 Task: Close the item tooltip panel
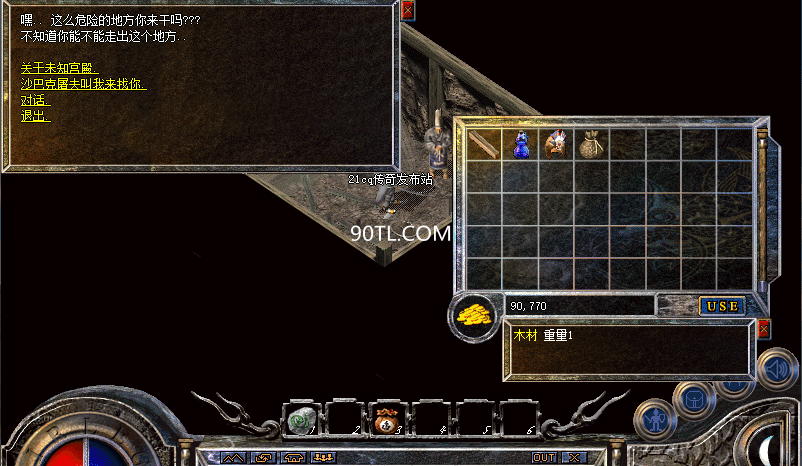coord(765,328)
